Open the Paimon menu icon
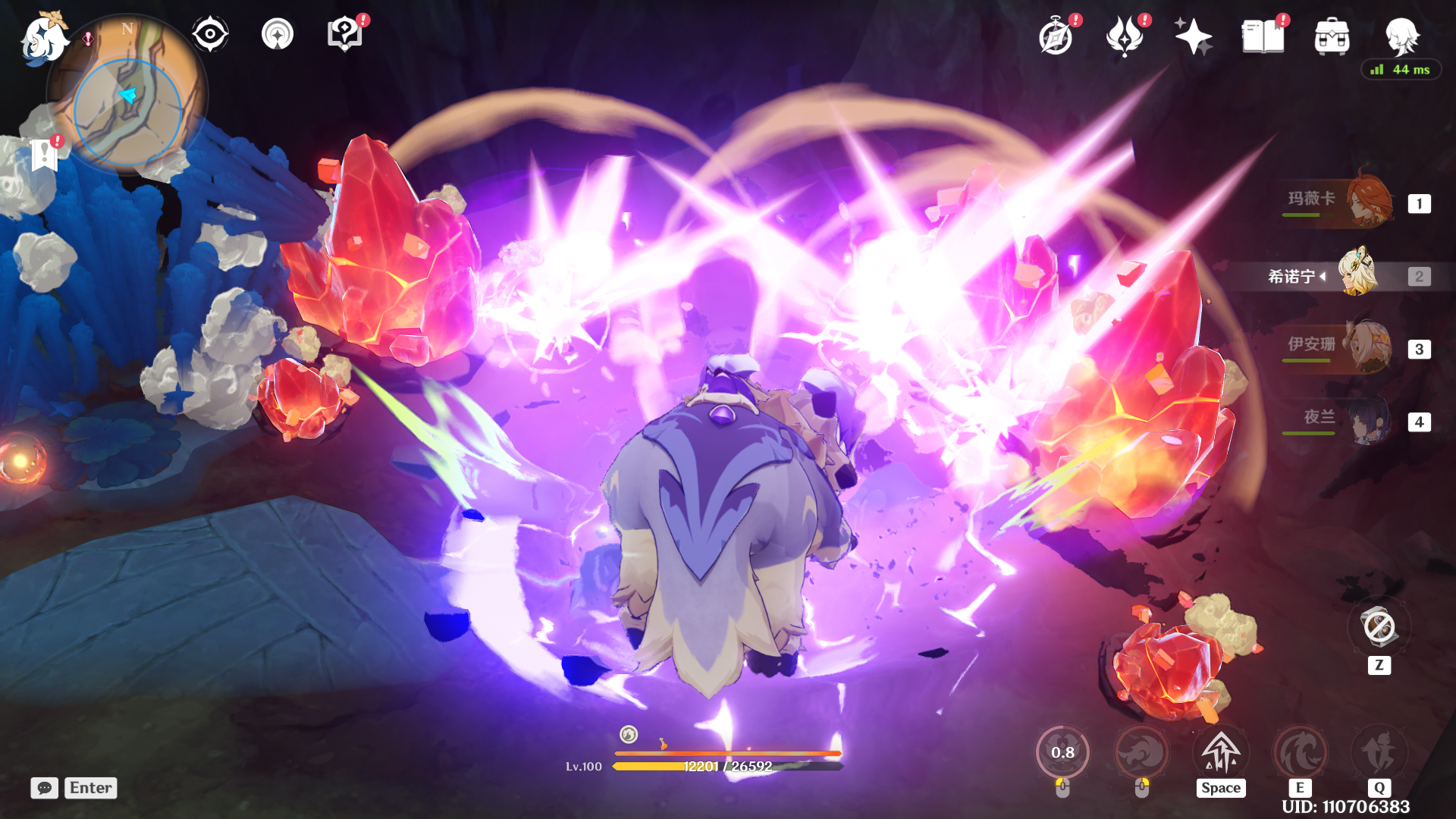The height and width of the screenshot is (819, 1456). pyautogui.click(x=44, y=38)
